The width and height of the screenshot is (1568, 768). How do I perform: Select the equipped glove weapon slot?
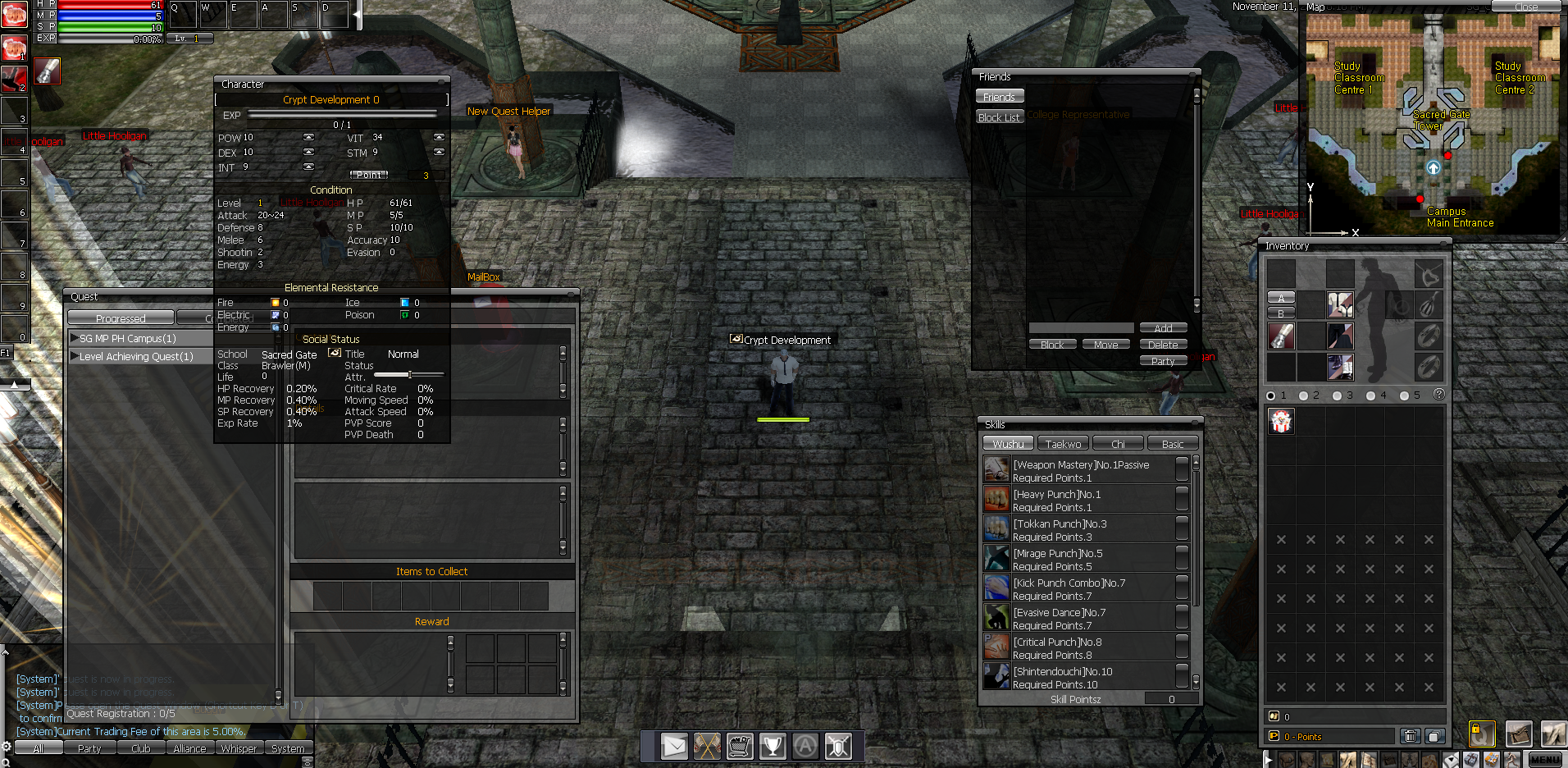tap(1281, 336)
